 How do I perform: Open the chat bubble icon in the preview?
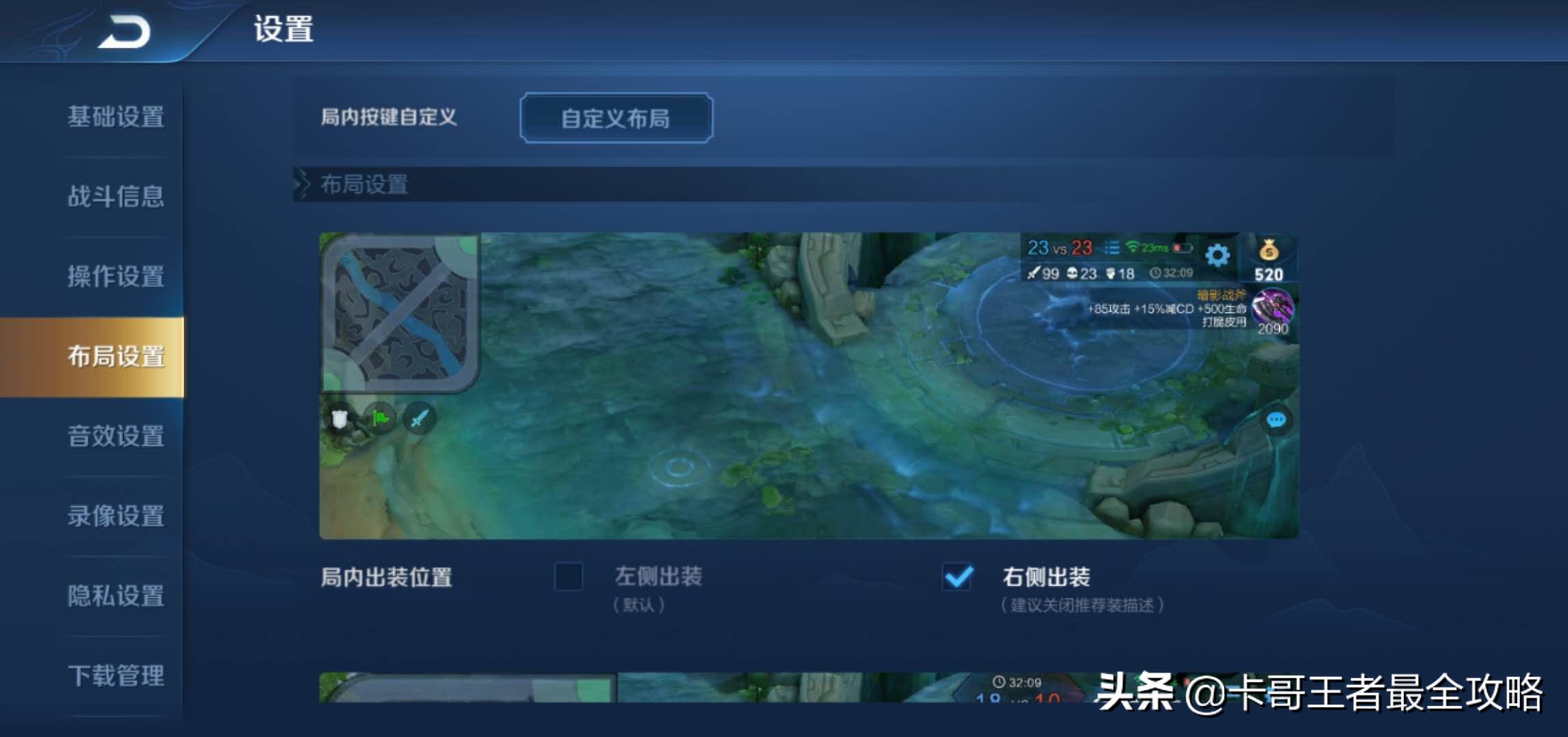coord(1275,420)
